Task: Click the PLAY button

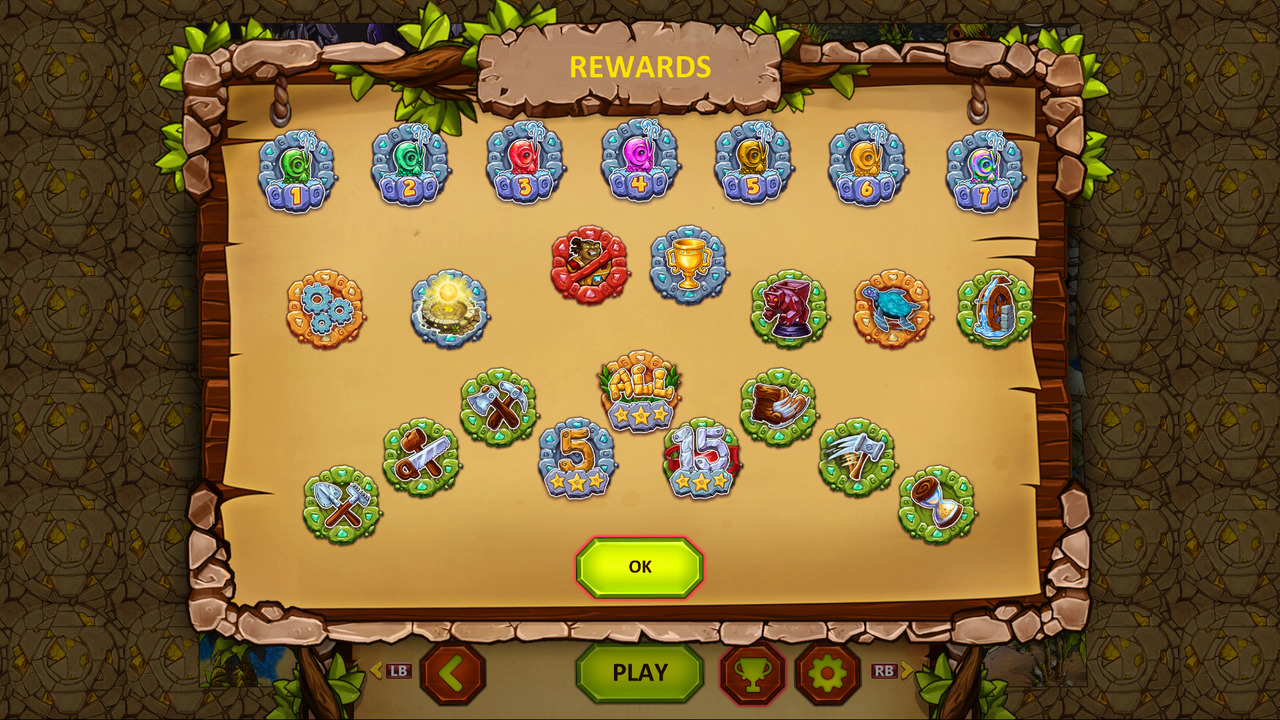Action: pos(639,673)
